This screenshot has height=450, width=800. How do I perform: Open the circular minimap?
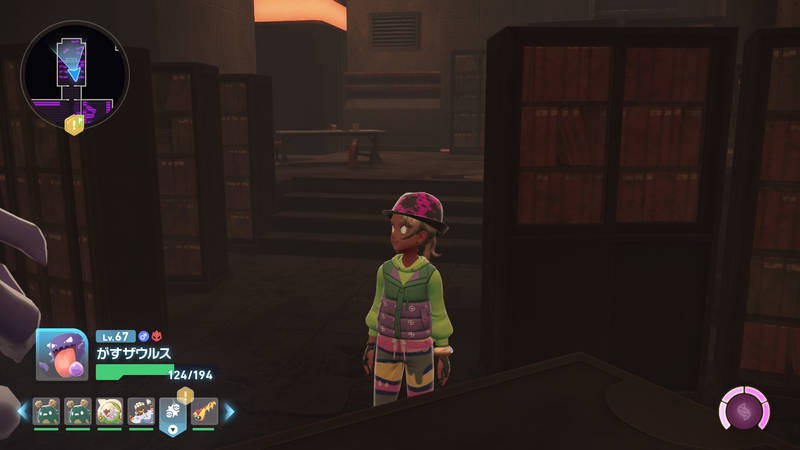pyautogui.click(x=73, y=74)
